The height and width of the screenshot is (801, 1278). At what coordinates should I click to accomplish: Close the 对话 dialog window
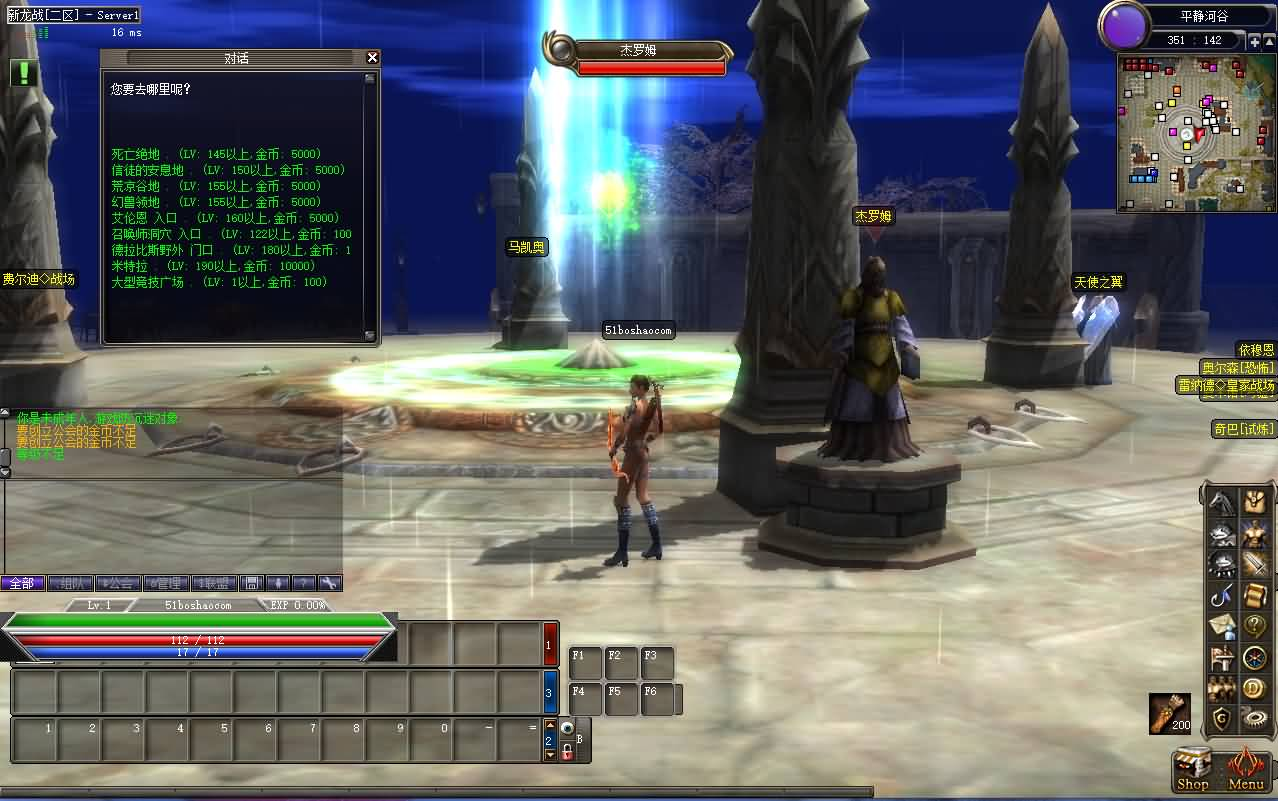tap(373, 58)
